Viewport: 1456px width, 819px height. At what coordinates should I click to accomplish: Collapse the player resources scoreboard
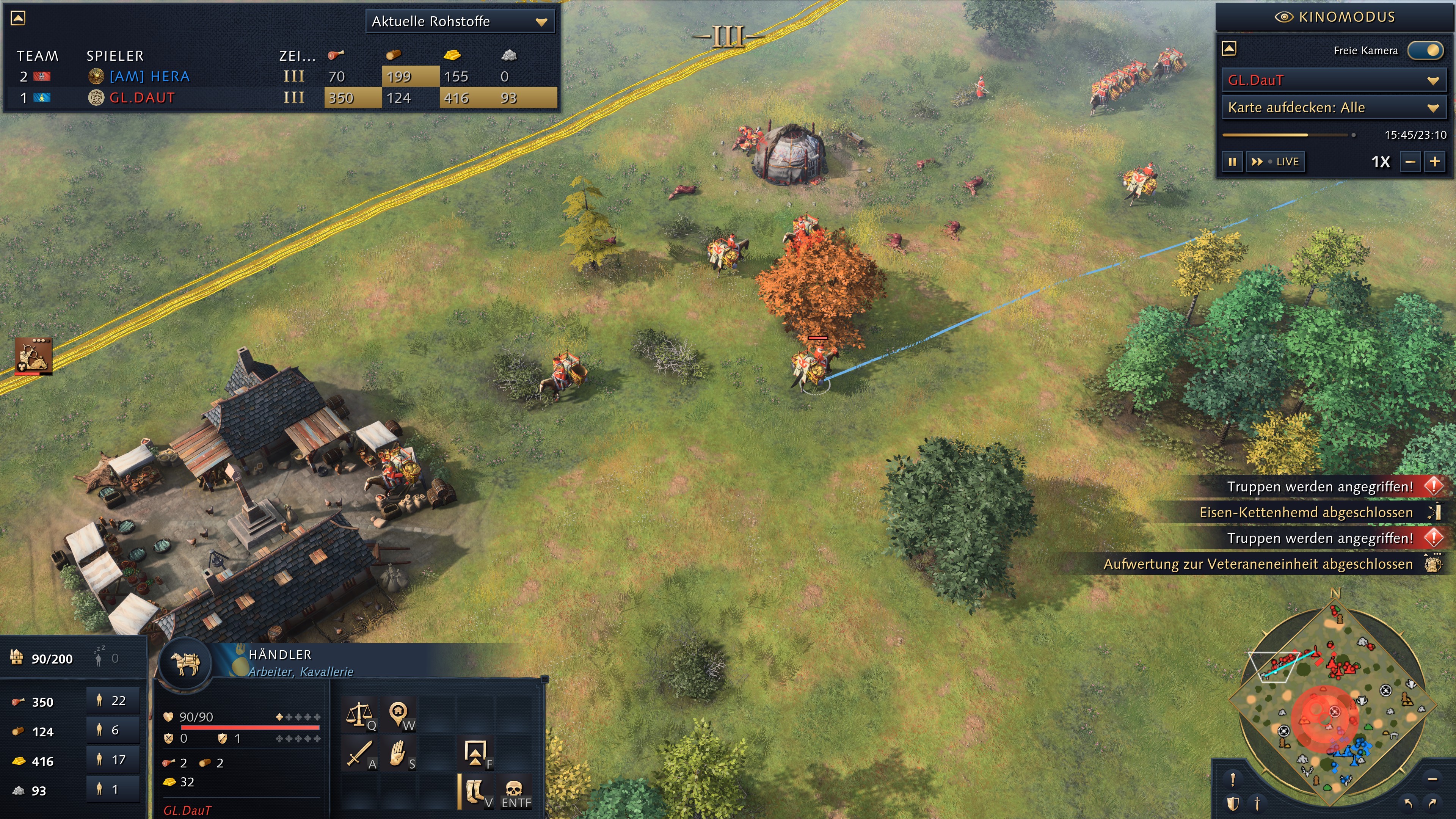click(x=18, y=18)
